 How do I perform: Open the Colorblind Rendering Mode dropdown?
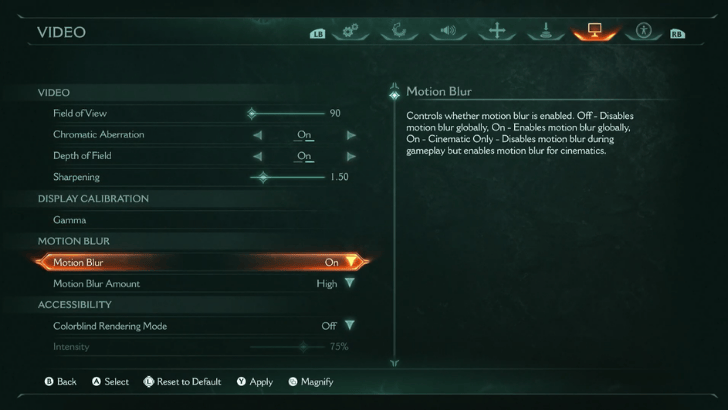tap(350, 325)
